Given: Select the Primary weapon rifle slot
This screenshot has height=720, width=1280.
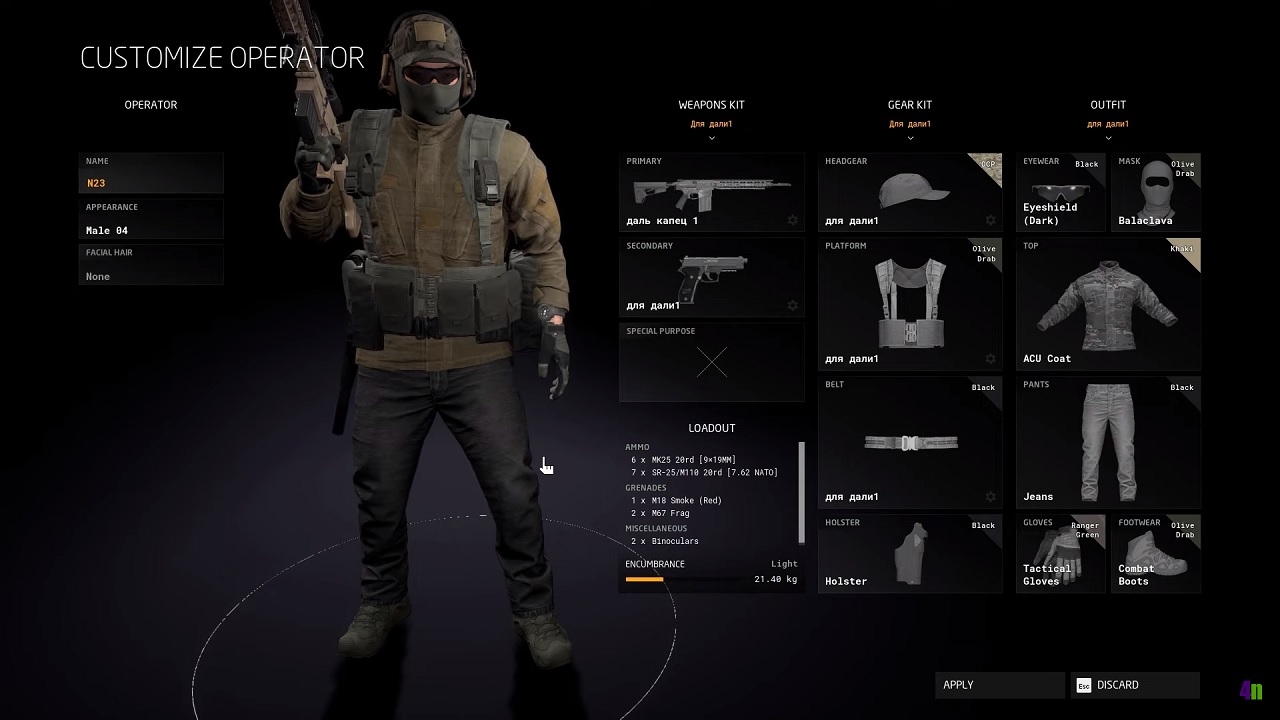Looking at the screenshot, I should pyautogui.click(x=711, y=192).
